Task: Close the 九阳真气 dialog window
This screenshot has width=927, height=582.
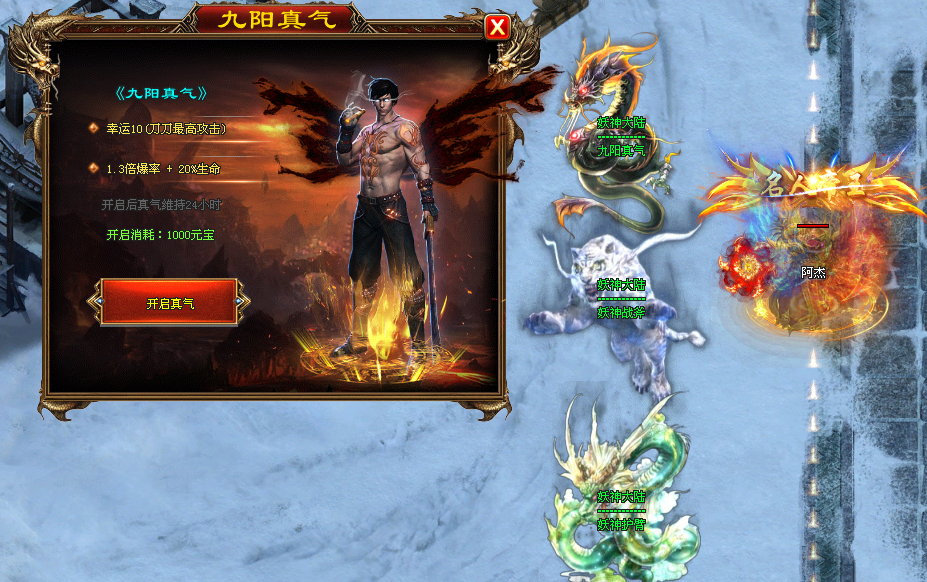Action: [x=497, y=27]
